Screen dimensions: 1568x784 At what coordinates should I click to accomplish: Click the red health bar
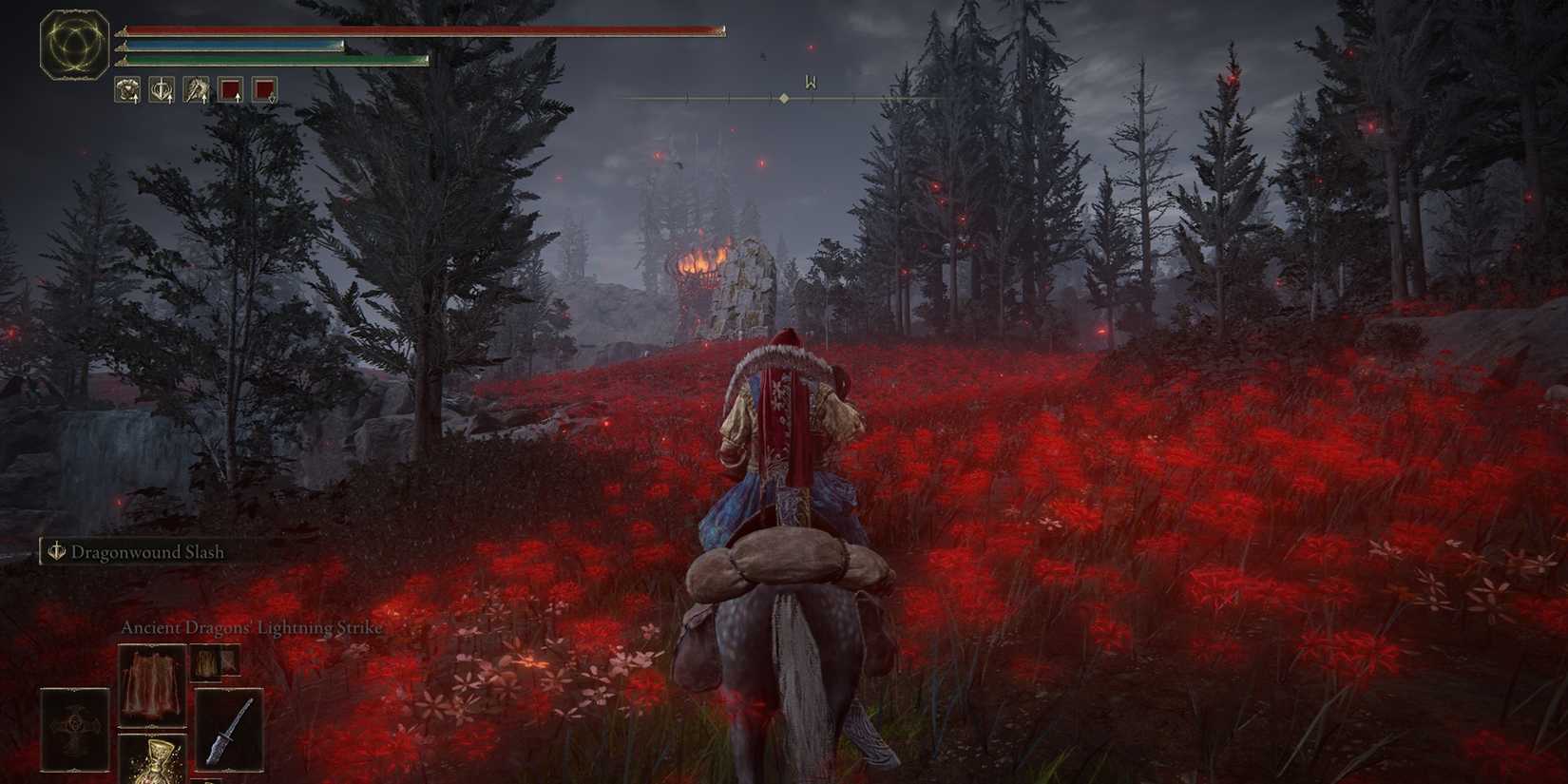tap(418, 29)
